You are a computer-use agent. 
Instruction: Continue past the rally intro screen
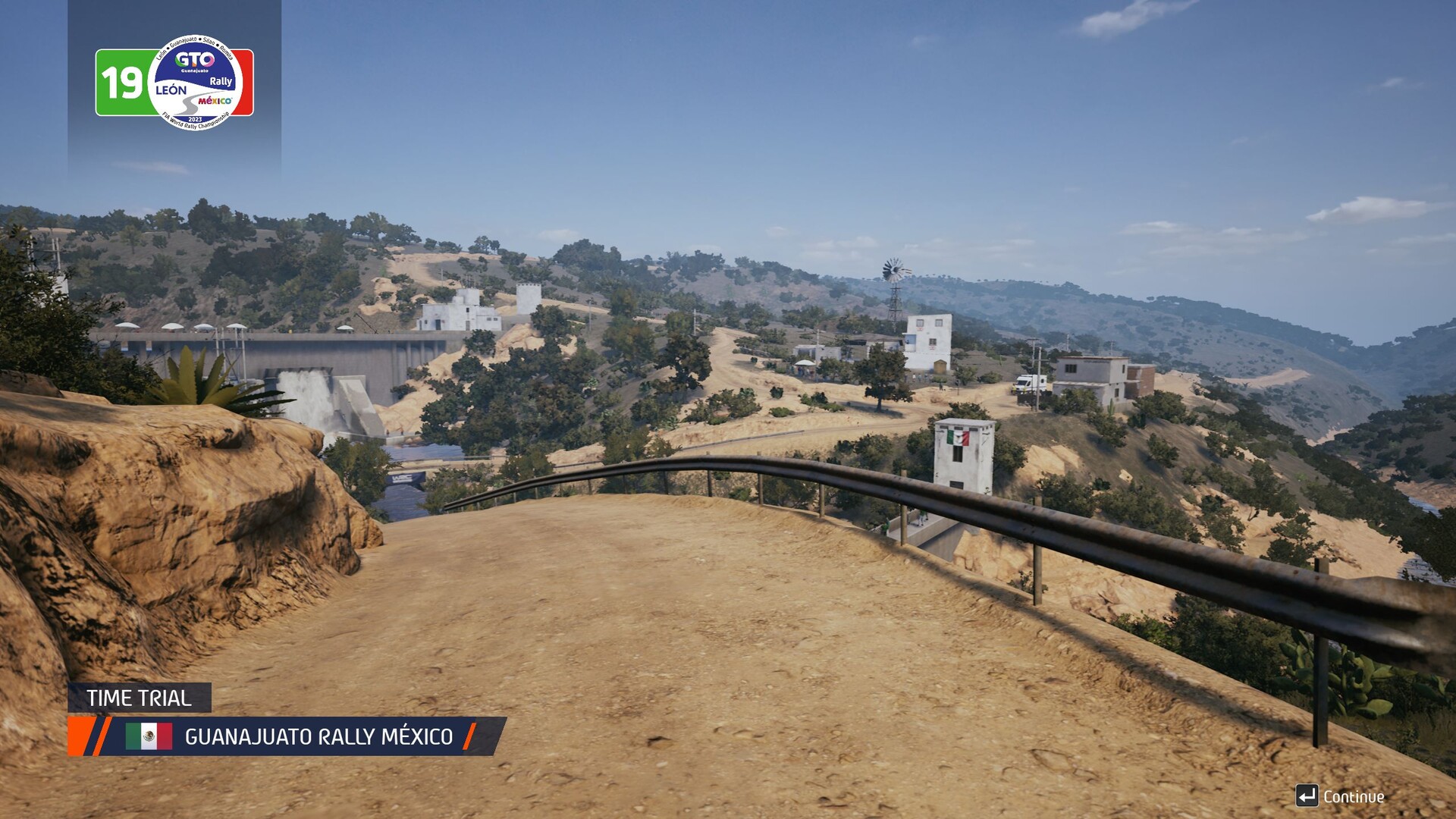tap(1341, 796)
